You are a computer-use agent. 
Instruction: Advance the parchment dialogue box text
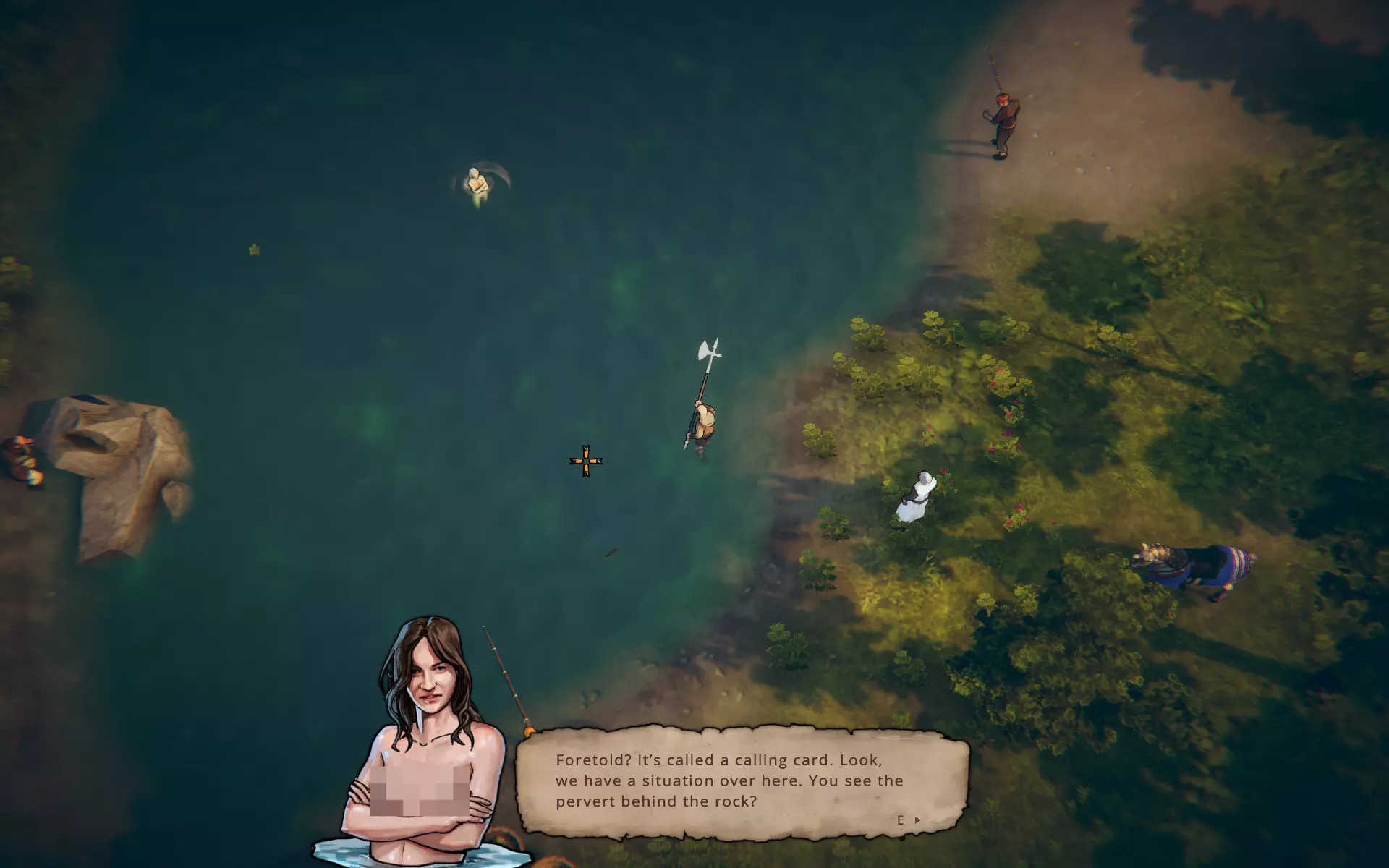[916, 820]
